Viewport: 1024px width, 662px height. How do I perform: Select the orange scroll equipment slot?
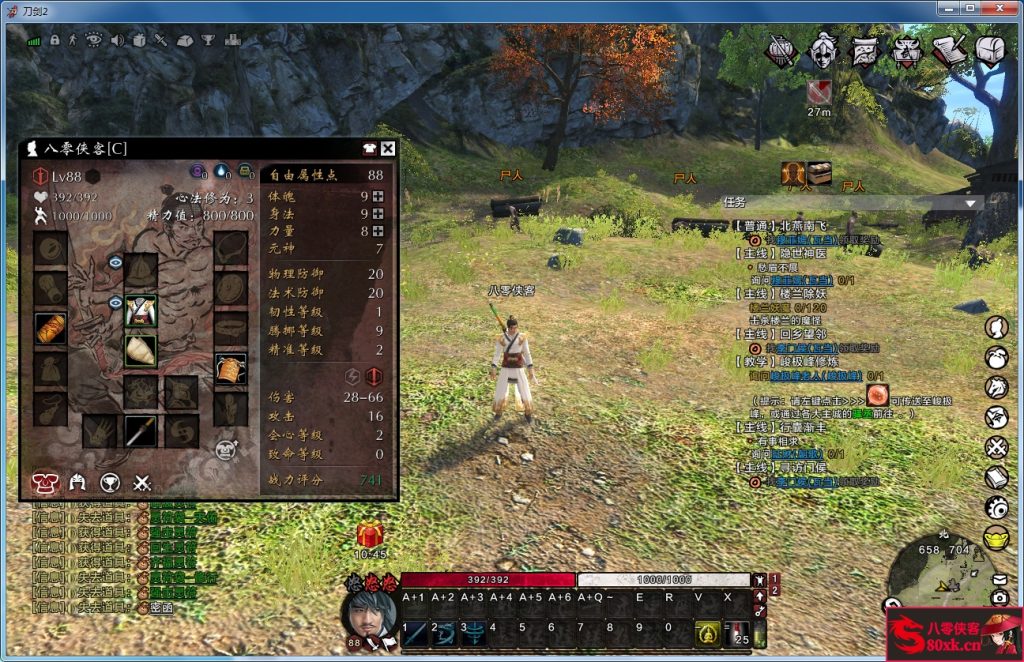click(x=50, y=328)
